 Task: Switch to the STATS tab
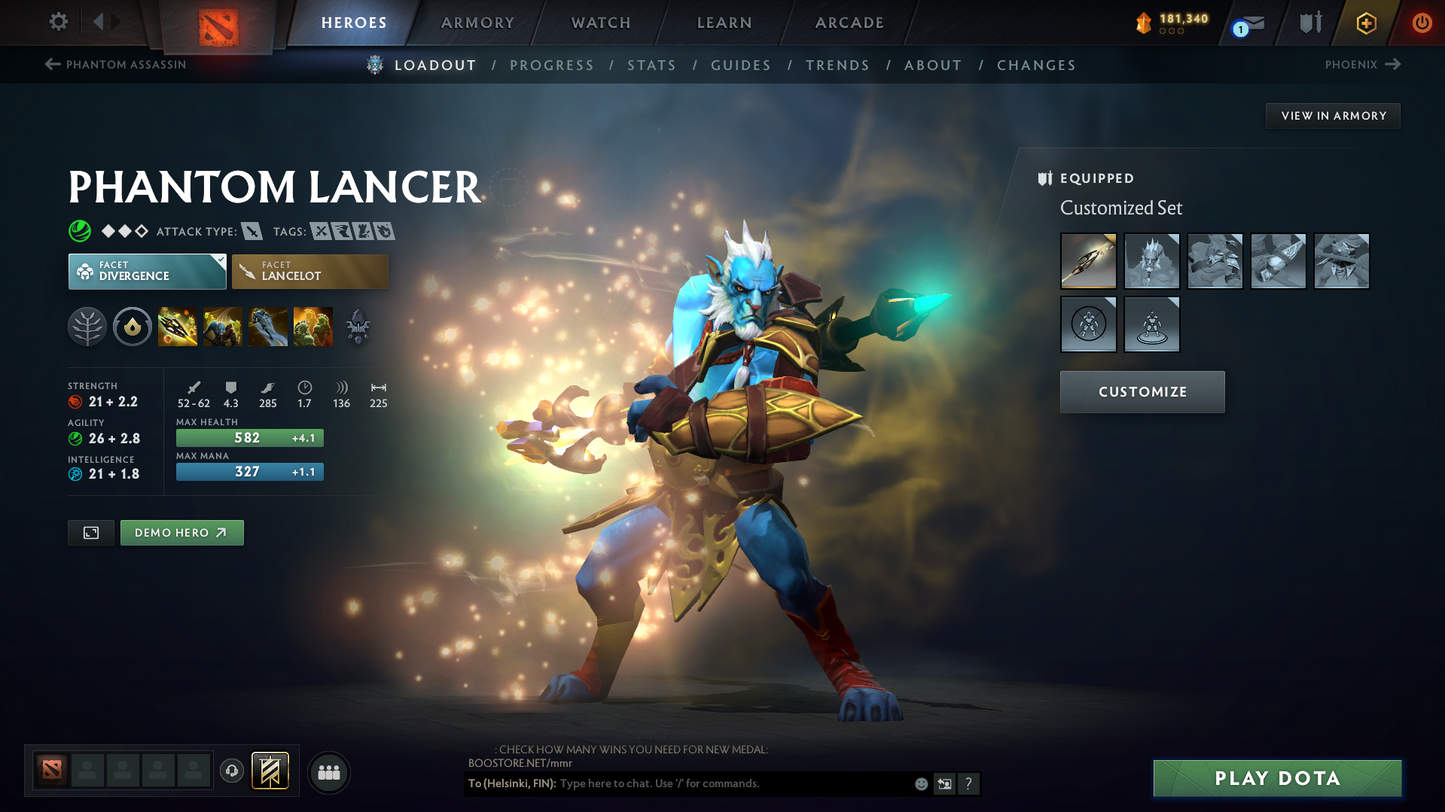pyautogui.click(x=652, y=65)
